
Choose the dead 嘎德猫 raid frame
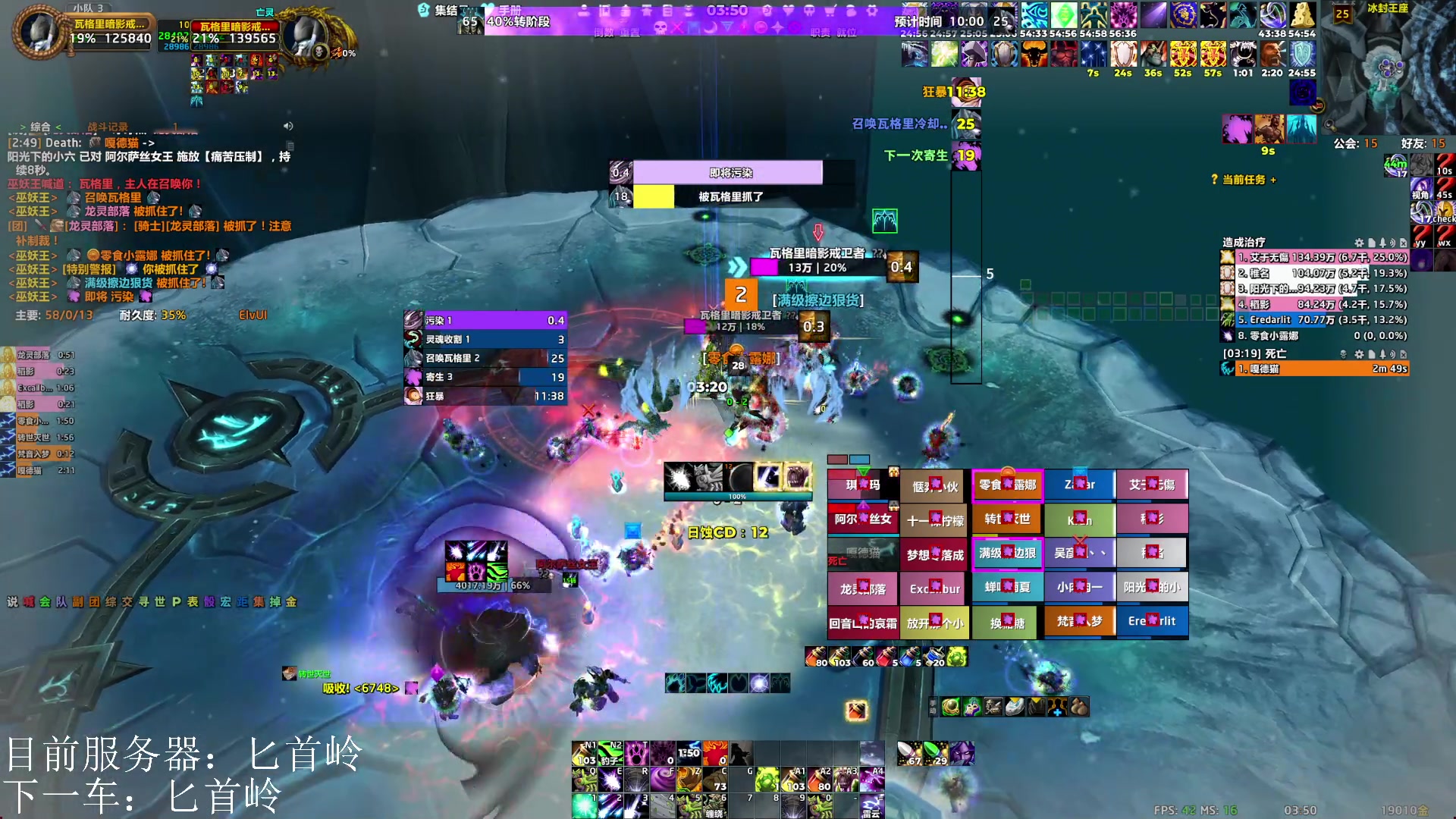[862, 554]
